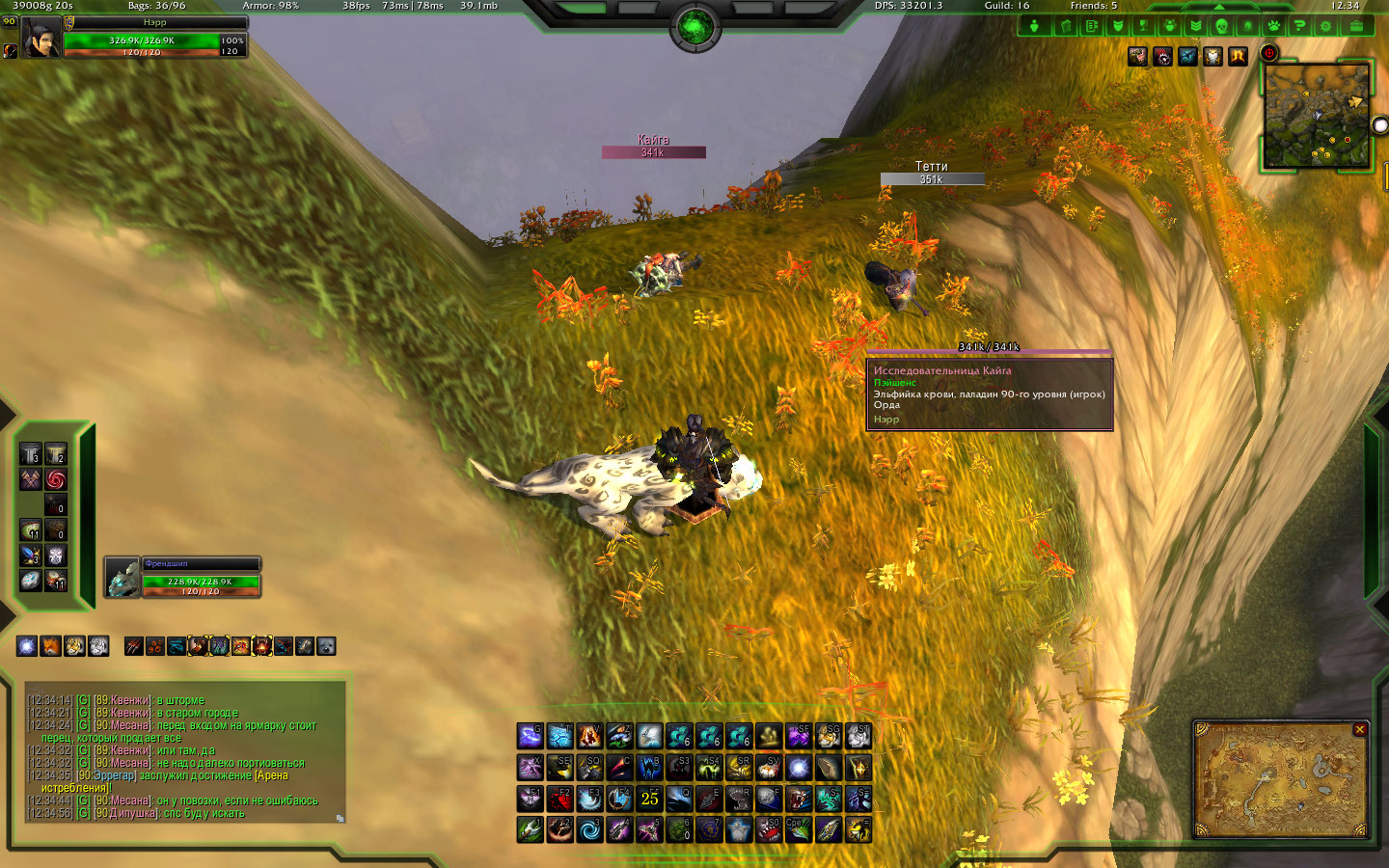Use the blue swirl ability on key 3

(x=589, y=829)
